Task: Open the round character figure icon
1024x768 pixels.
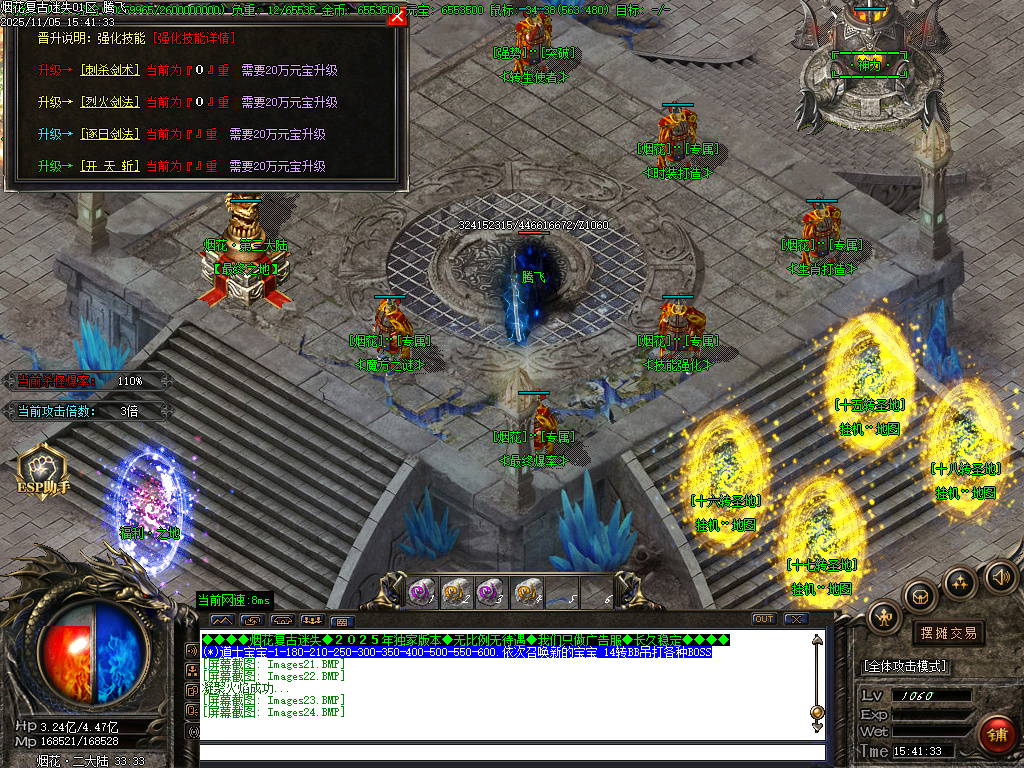Action: coord(885,617)
